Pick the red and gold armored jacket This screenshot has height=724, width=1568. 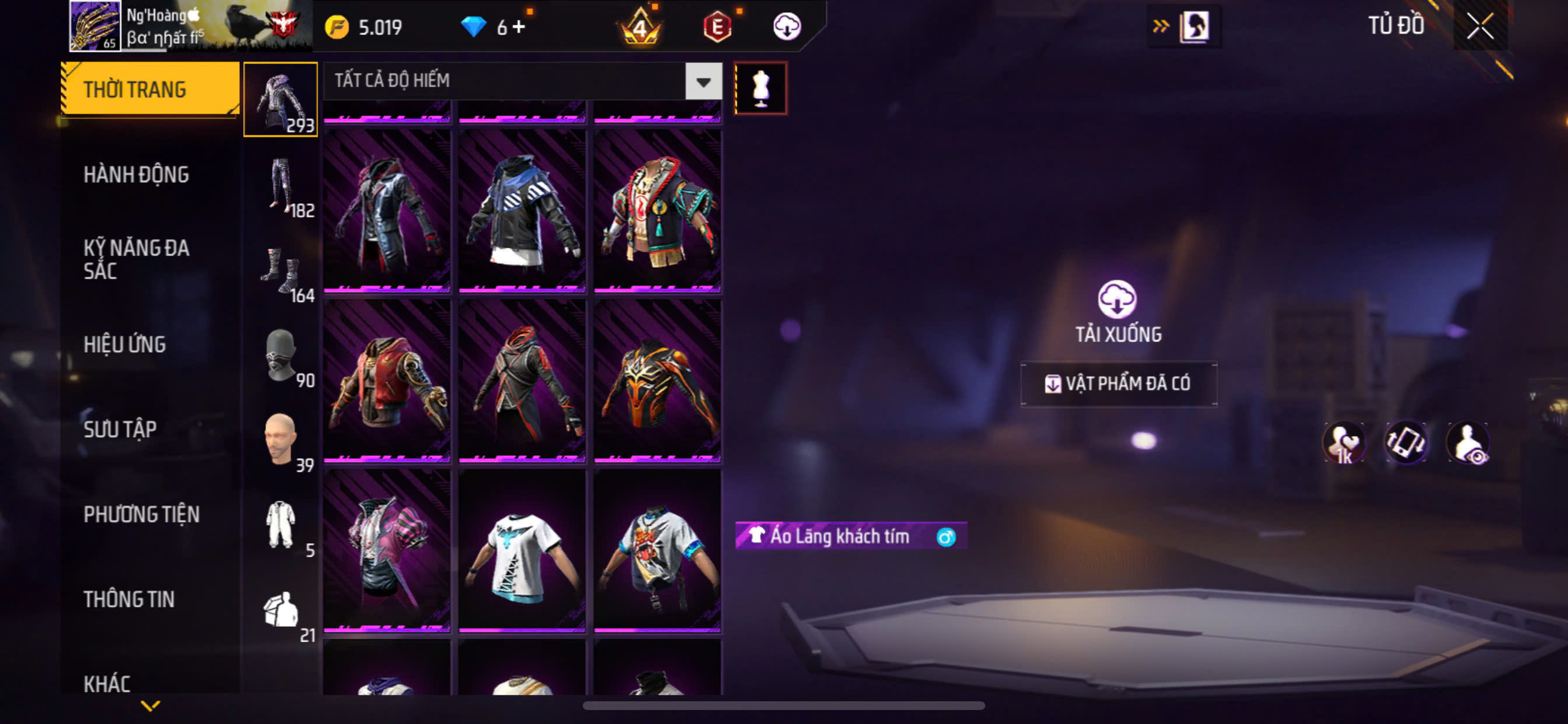click(x=387, y=381)
